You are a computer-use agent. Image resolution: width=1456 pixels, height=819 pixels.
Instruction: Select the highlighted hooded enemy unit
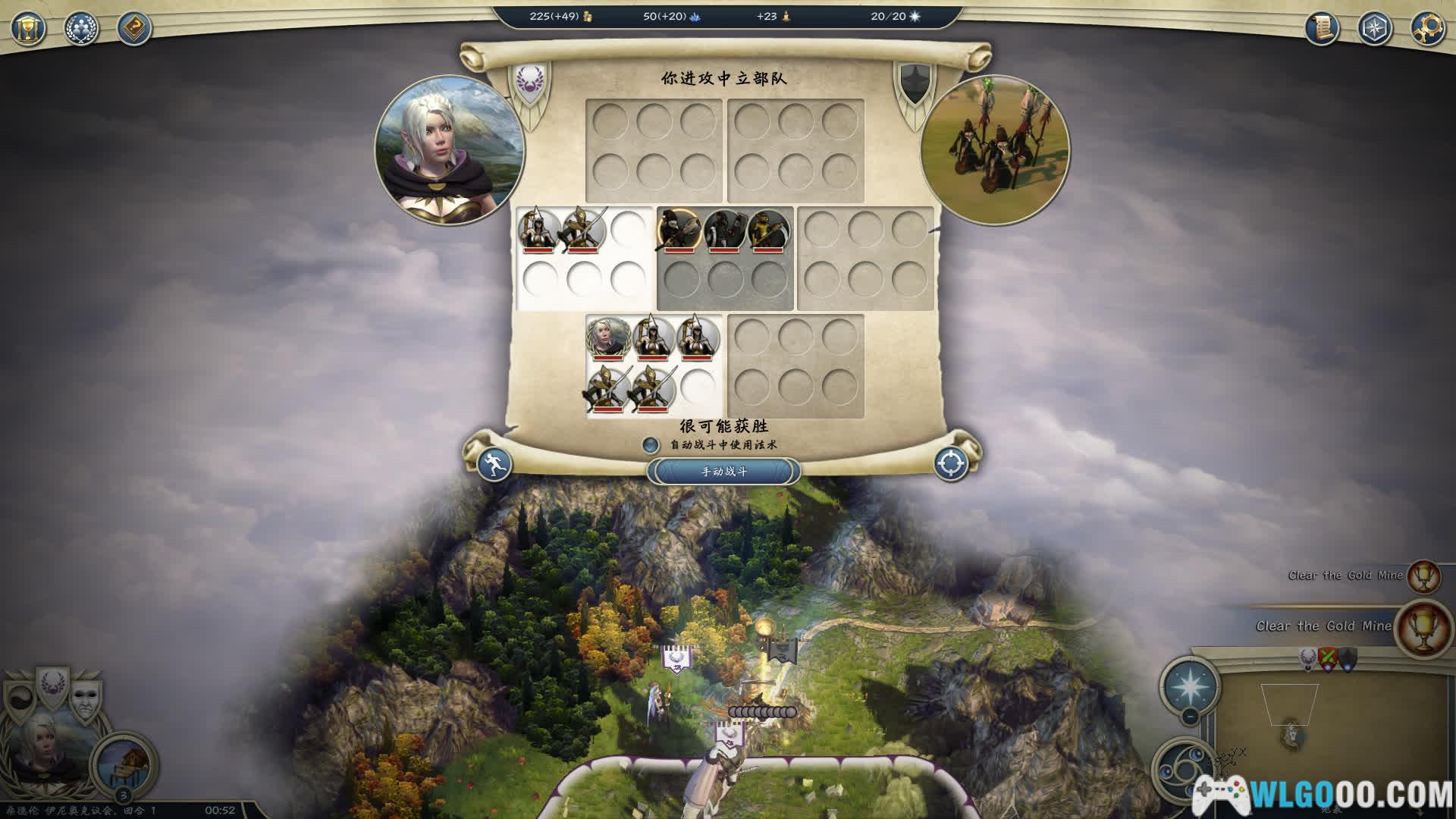tap(679, 230)
